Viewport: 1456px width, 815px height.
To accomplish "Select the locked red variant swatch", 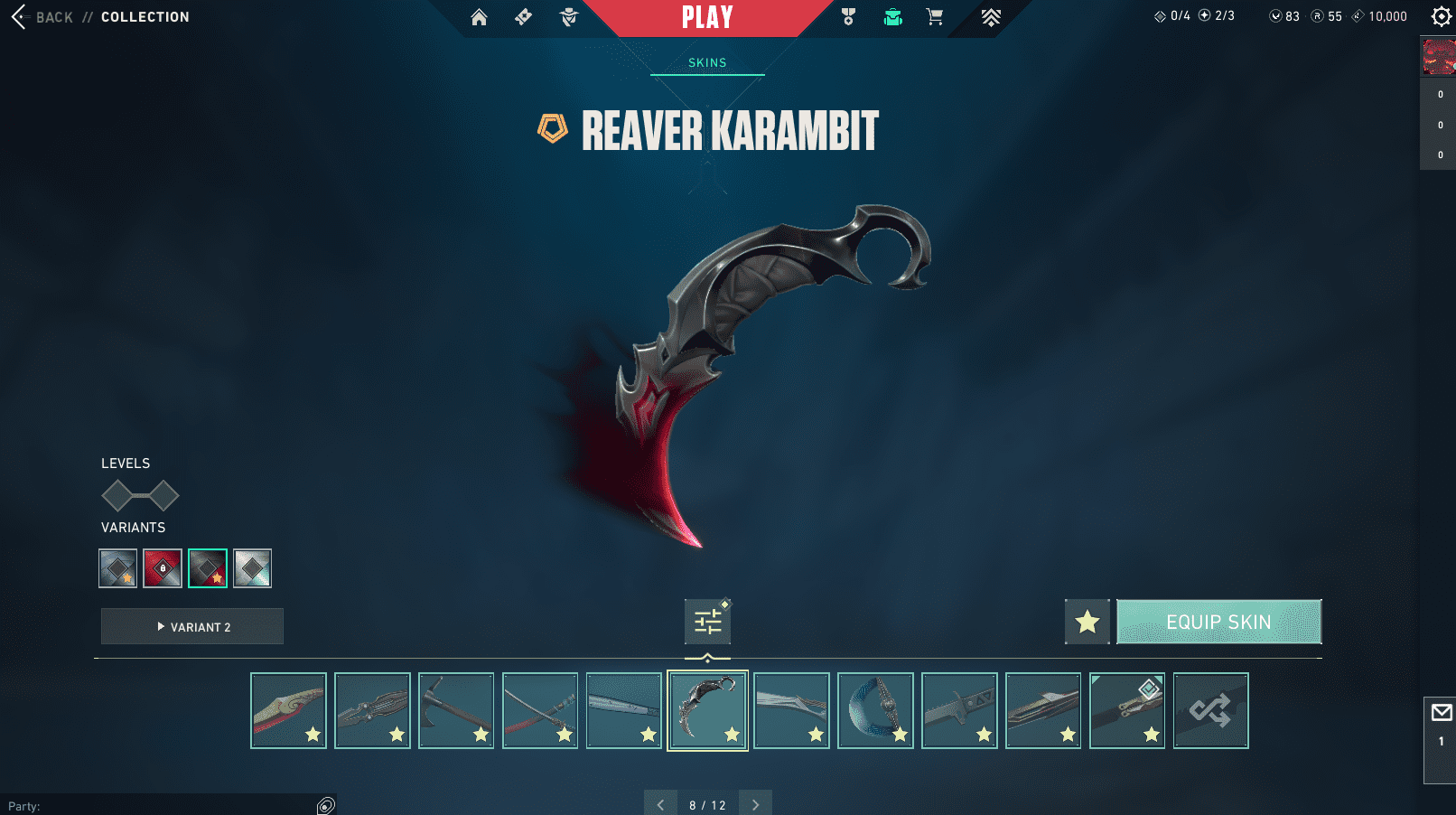I will pyautogui.click(x=163, y=568).
